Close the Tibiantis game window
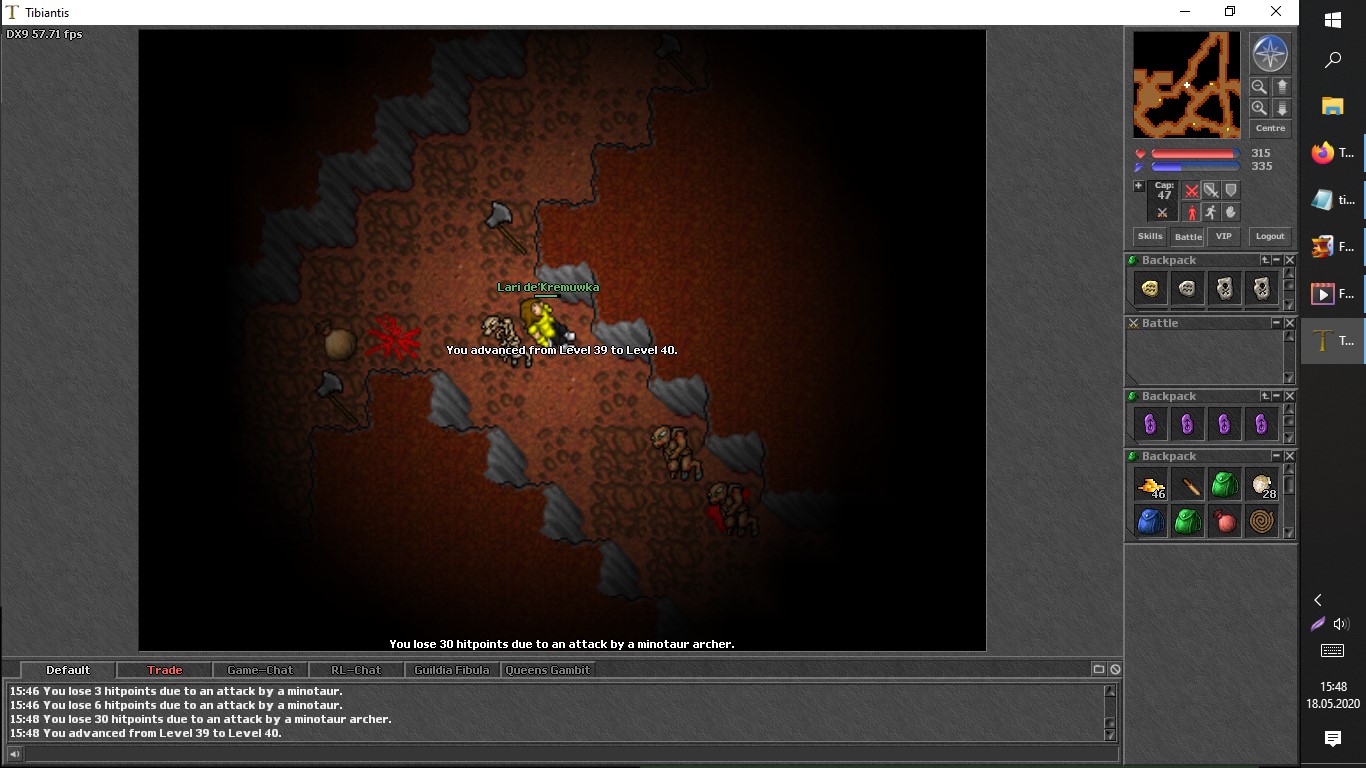Image resolution: width=1366 pixels, height=768 pixels. click(x=1276, y=12)
